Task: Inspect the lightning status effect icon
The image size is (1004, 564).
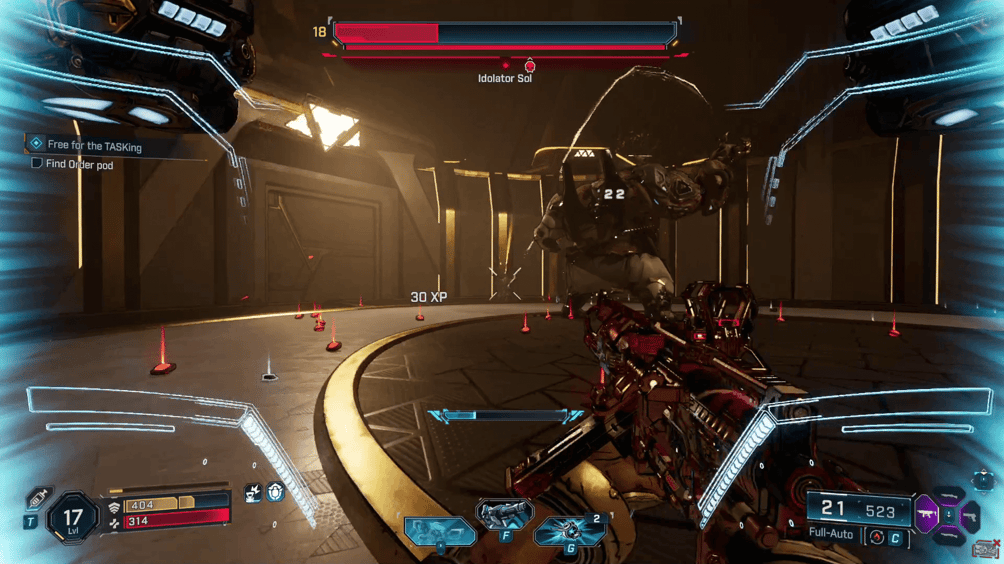Action: (x=254, y=492)
